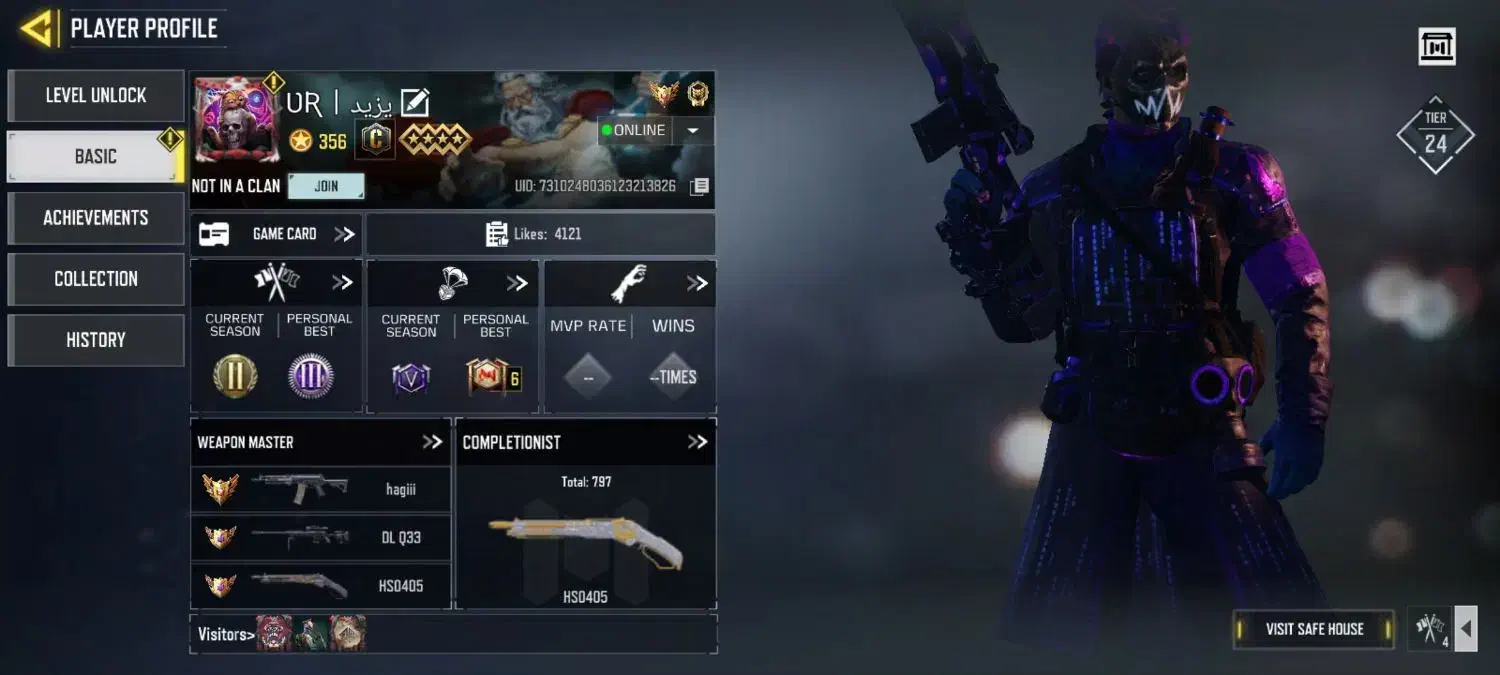Switch to the Level Unlock tab
1500x675 pixels.
click(96, 95)
